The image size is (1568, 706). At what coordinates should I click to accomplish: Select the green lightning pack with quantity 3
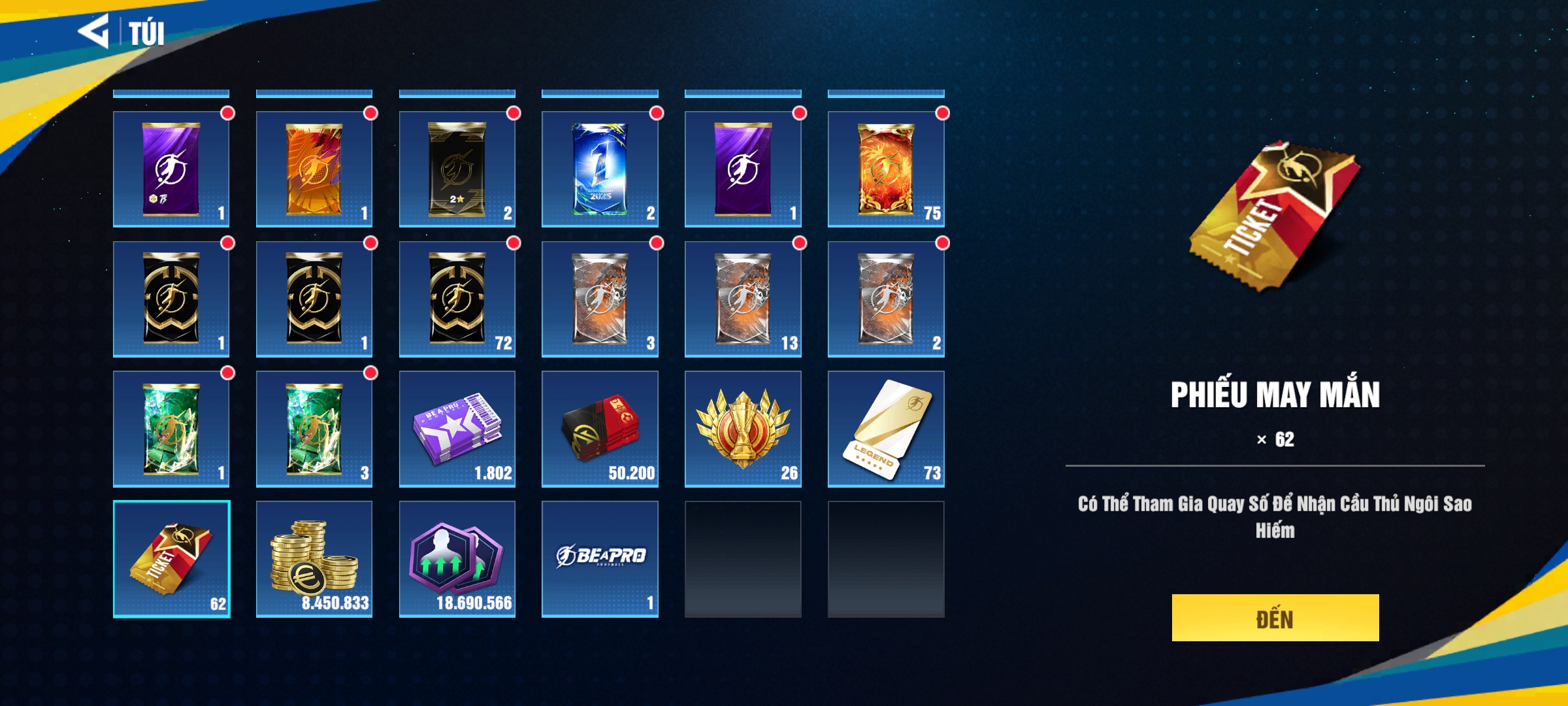click(314, 429)
